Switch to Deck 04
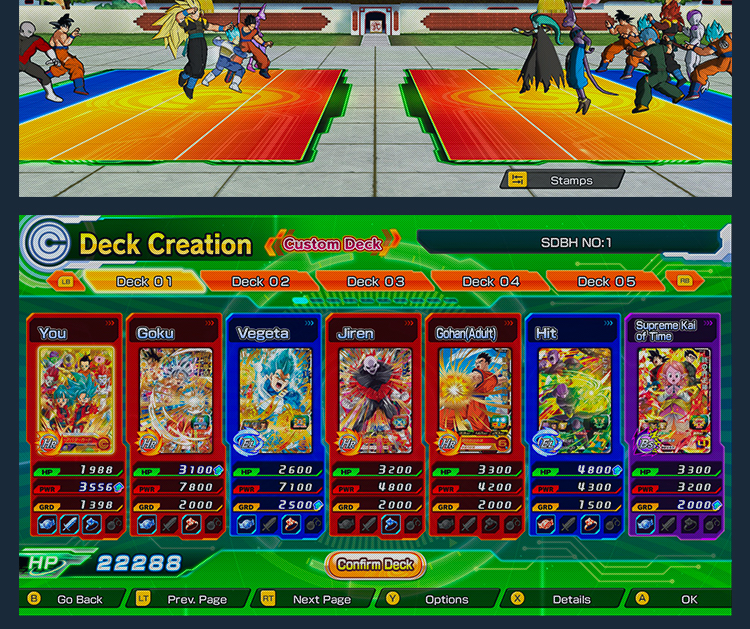This screenshot has width=750, height=629. [491, 282]
